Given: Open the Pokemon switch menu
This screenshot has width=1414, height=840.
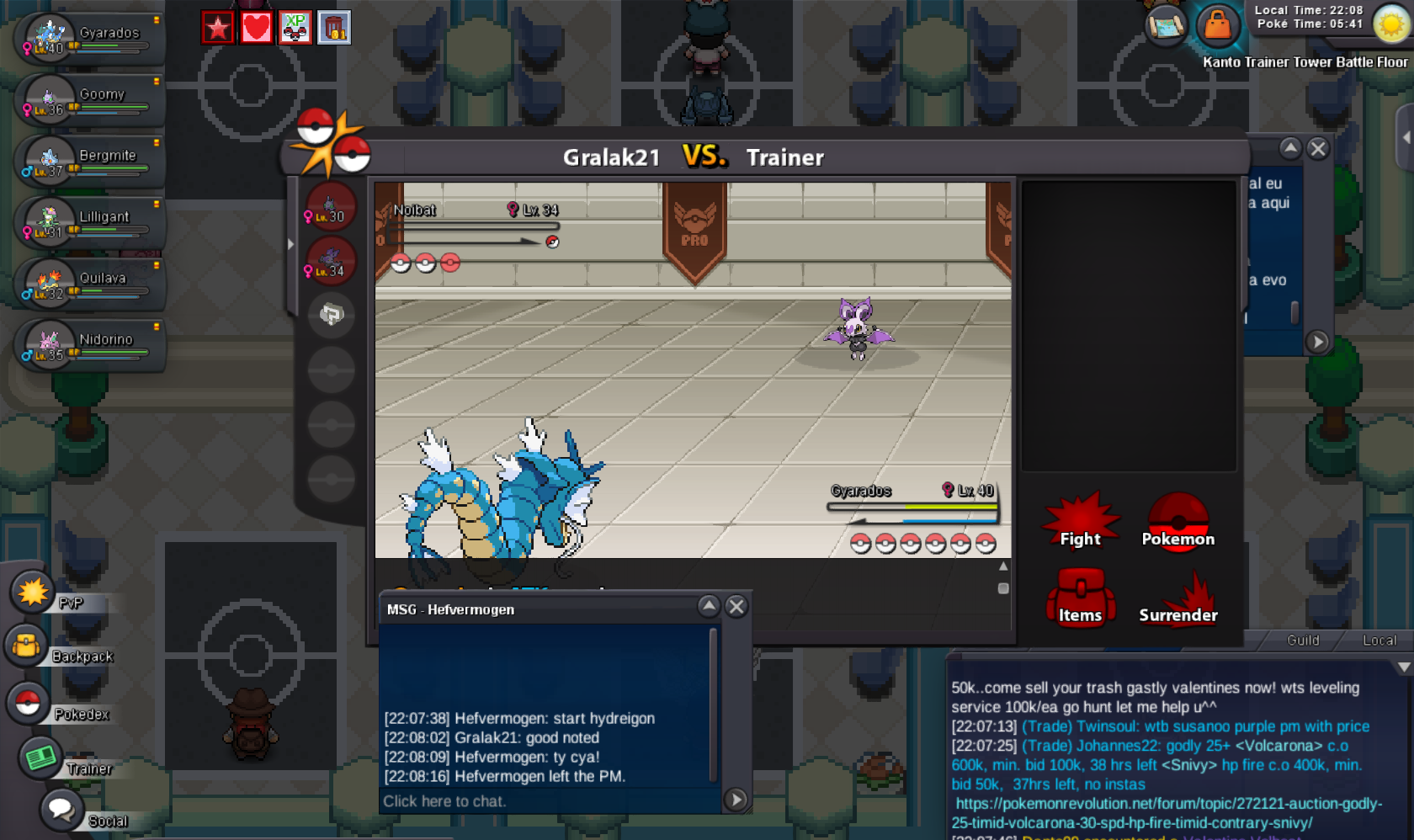Looking at the screenshot, I should point(1177,523).
